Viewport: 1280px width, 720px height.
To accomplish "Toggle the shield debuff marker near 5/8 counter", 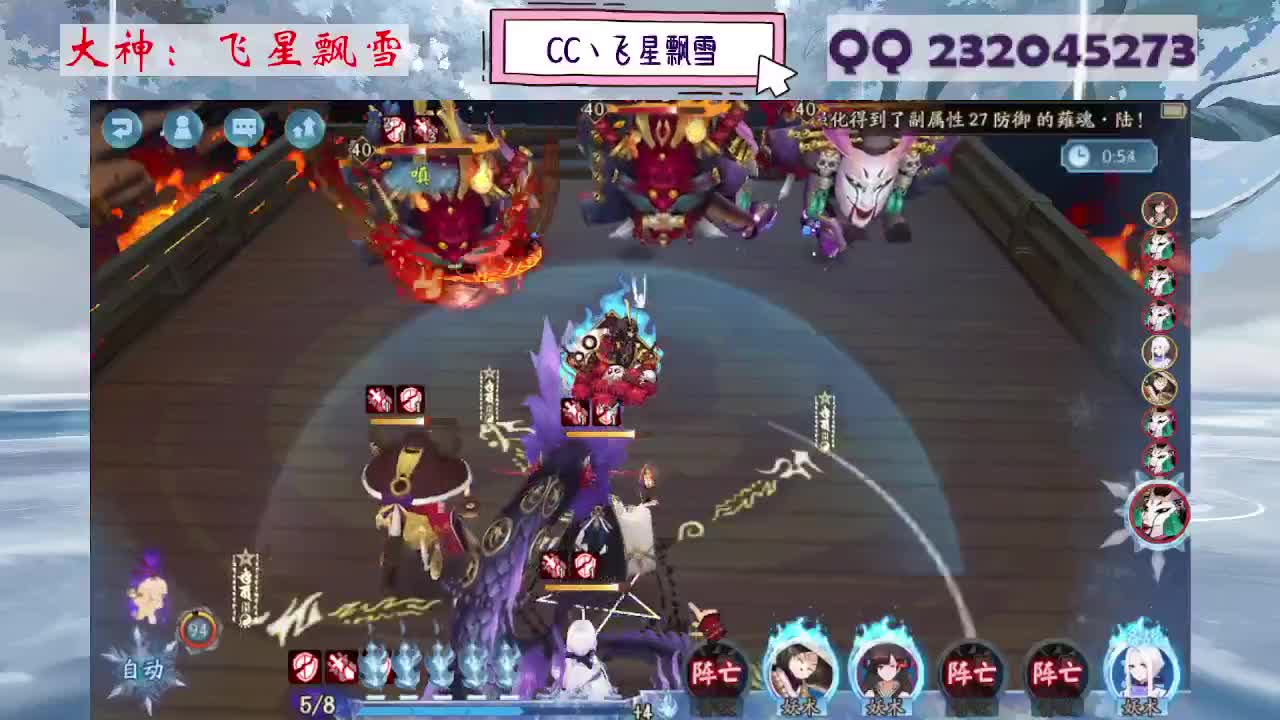I will 305,668.
